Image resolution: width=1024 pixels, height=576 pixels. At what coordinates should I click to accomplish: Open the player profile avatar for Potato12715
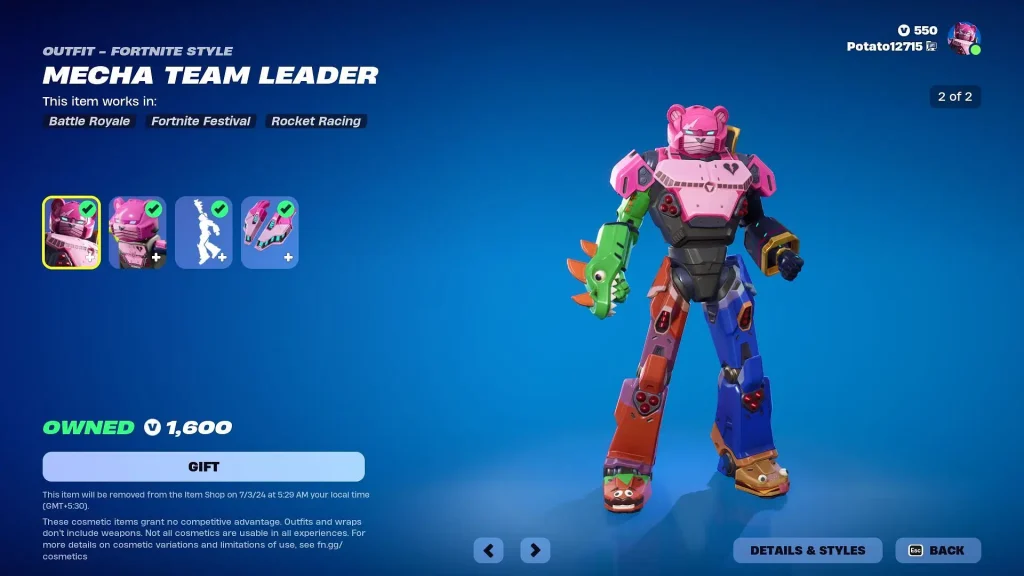963,39
